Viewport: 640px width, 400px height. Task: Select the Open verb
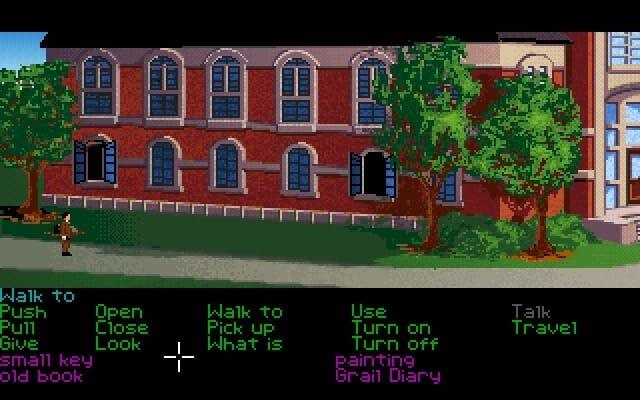coord(118,312)
